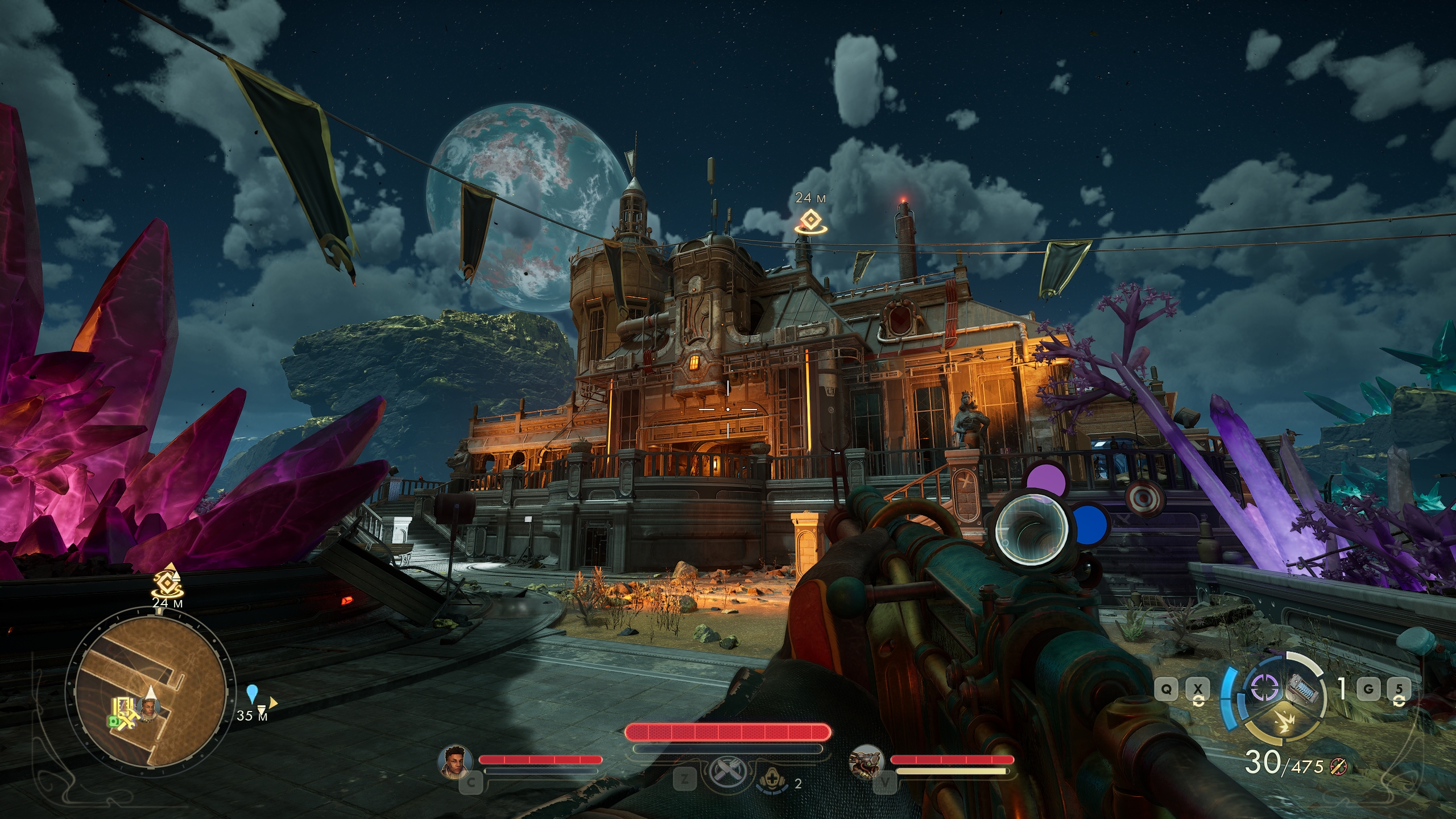
Task: Use the medical inhaler icon
Action: pos(771,783)
